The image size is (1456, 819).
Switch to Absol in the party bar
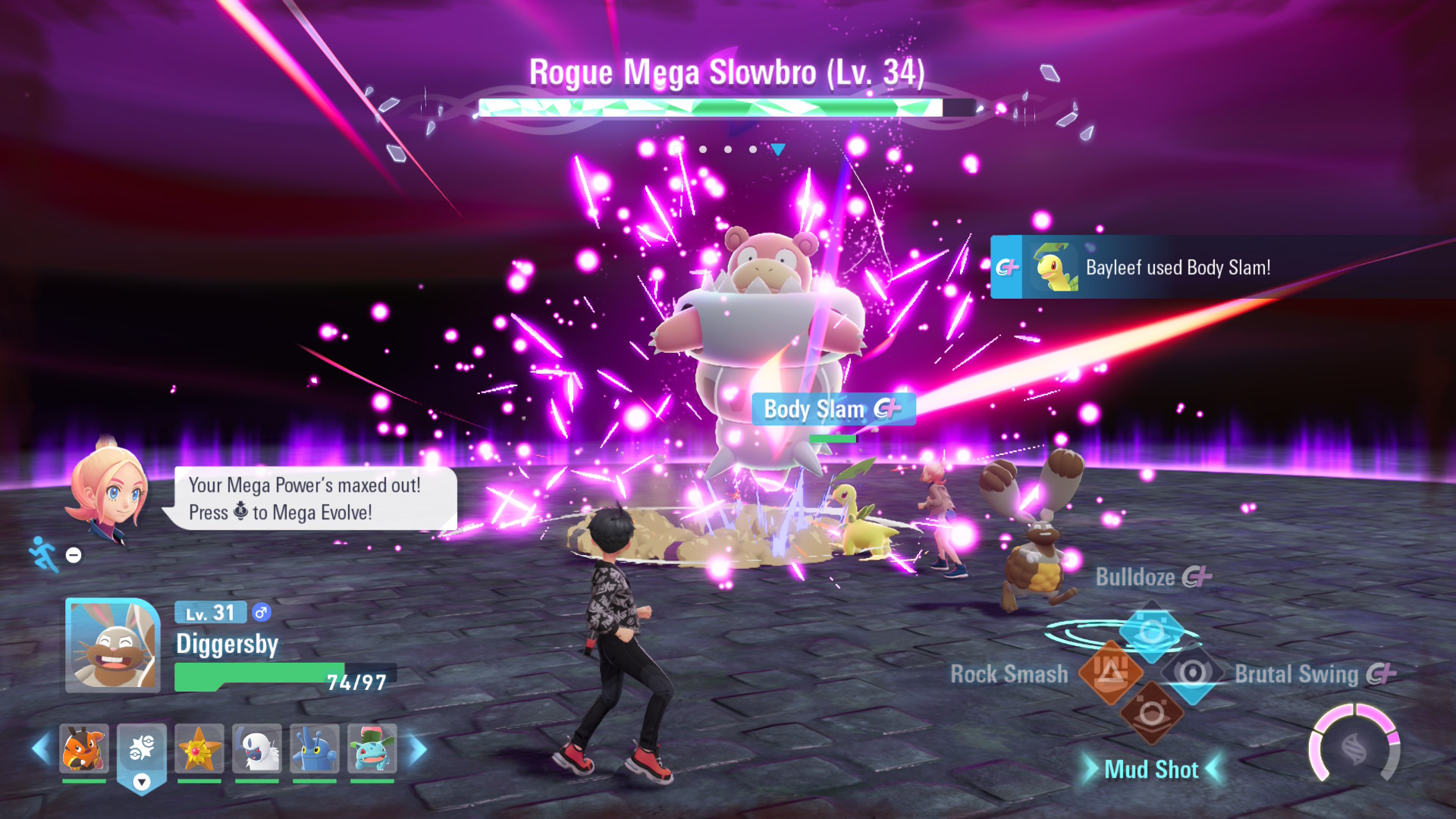[x=257, y=748]
